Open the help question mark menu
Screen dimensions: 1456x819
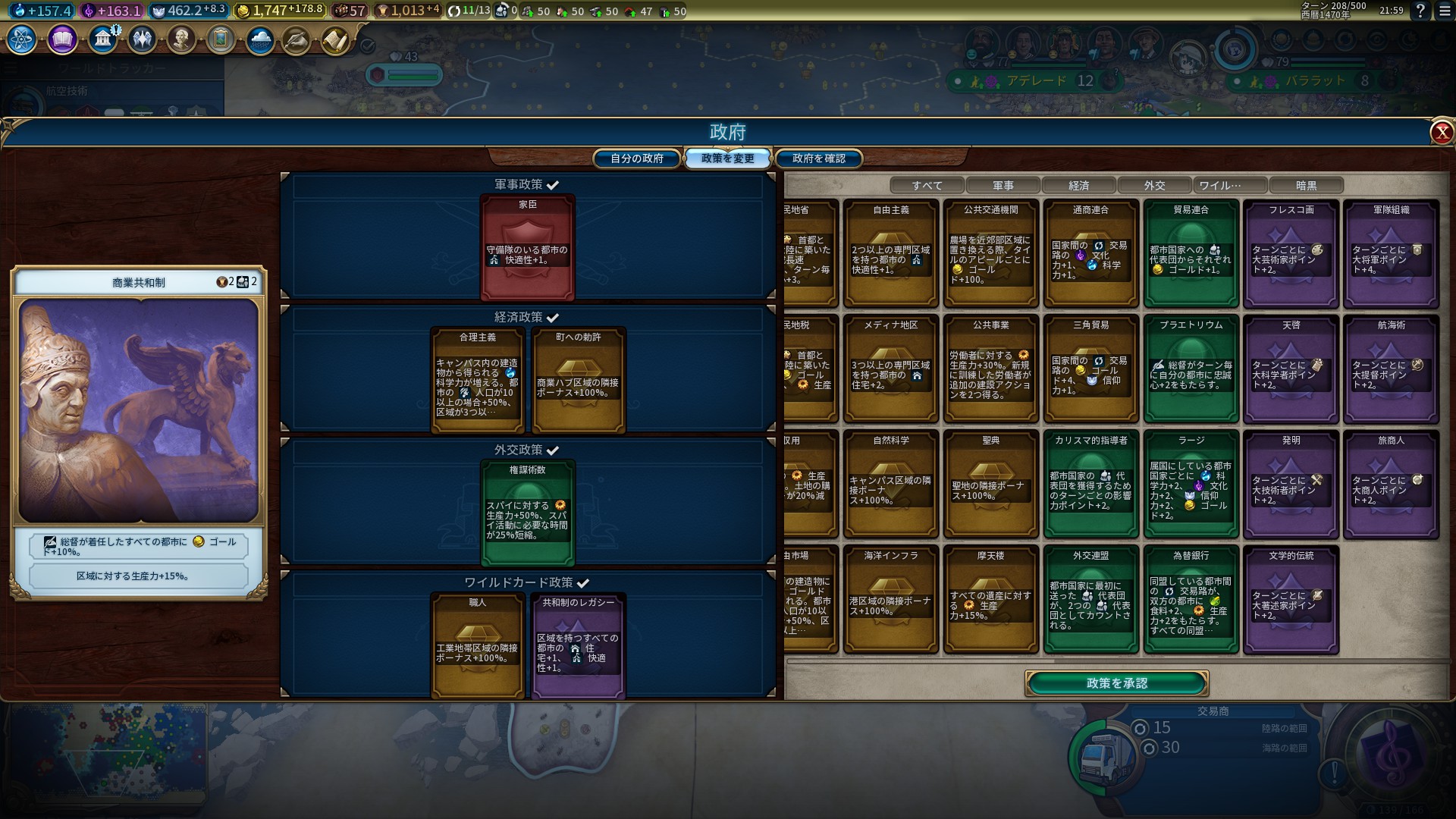click(x=1420, y=11)
